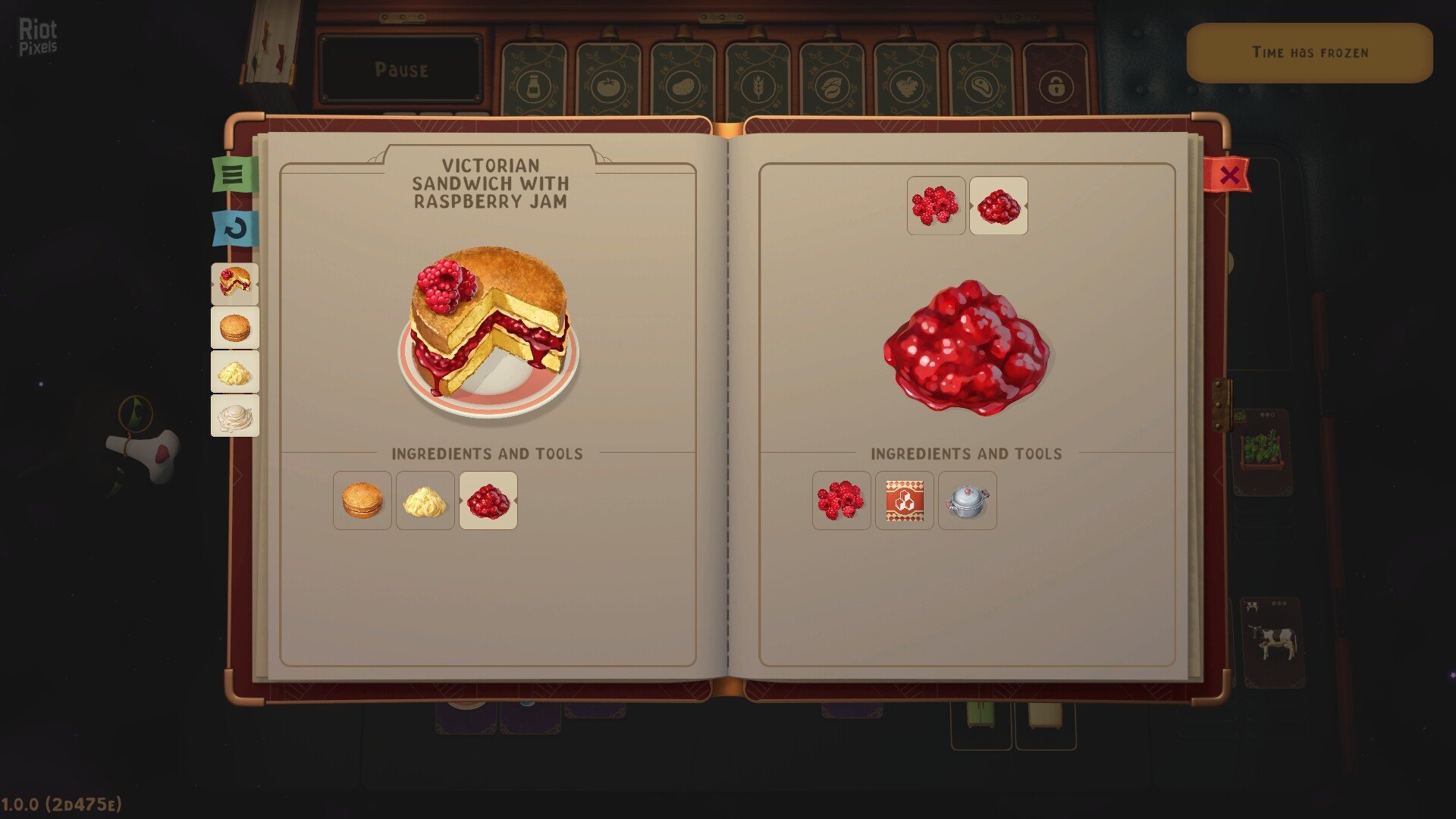1456x819 pixels.
Task: Select the Victorian sandwich side bookmark
Action: tap(235, 283)
